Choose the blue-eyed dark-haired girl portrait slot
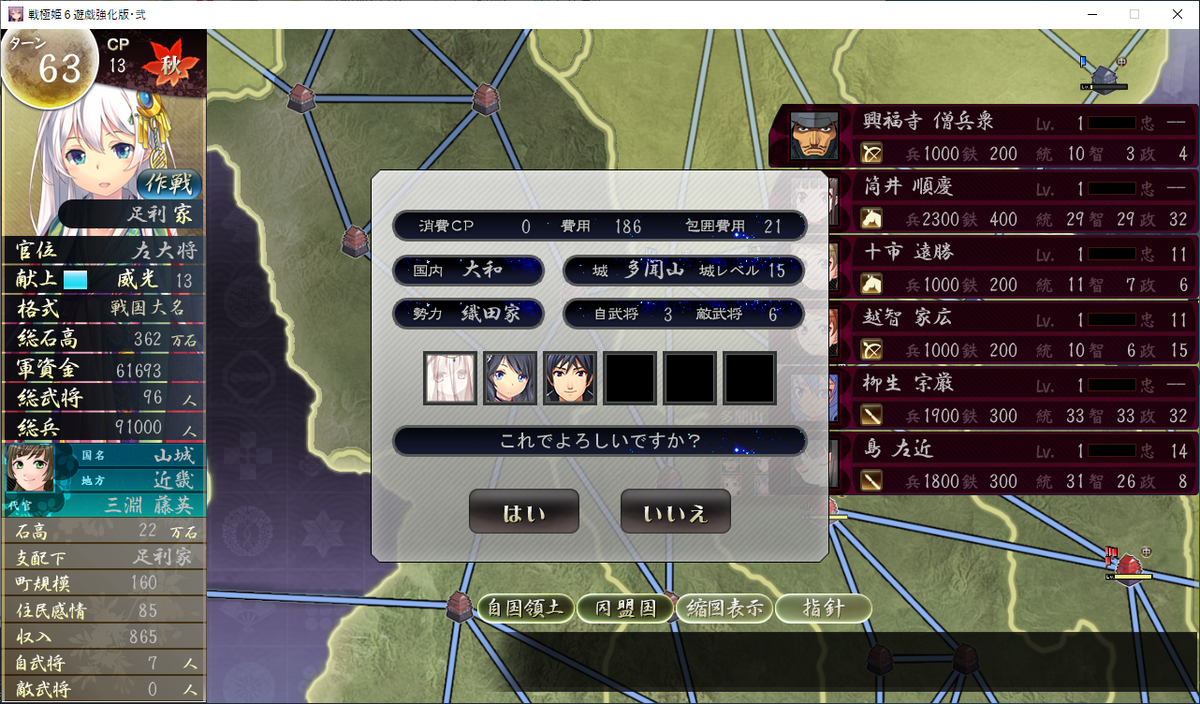The image size is (1200, 704). pyautogui.click(x=509, y=378)
